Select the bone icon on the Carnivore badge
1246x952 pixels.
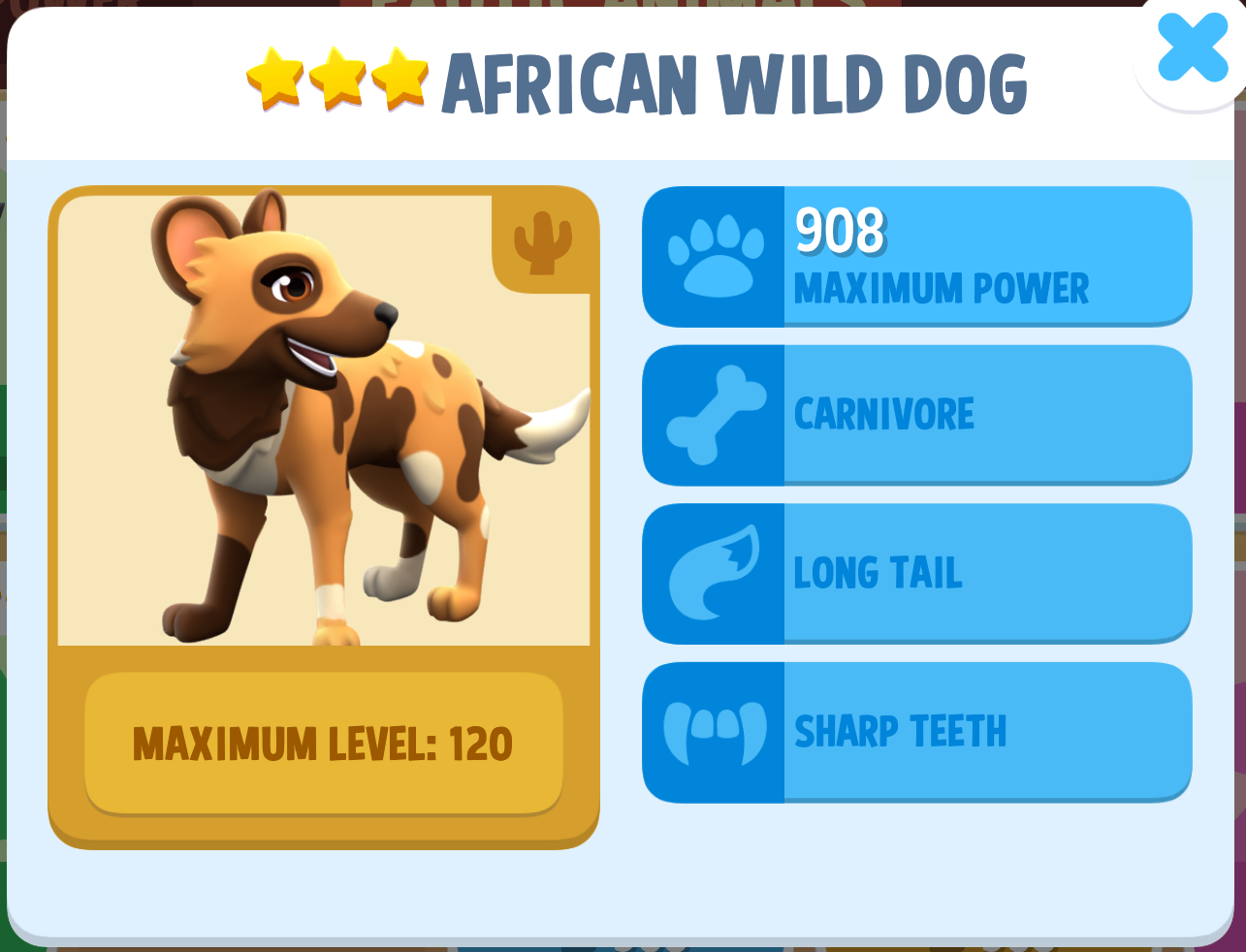715,414
